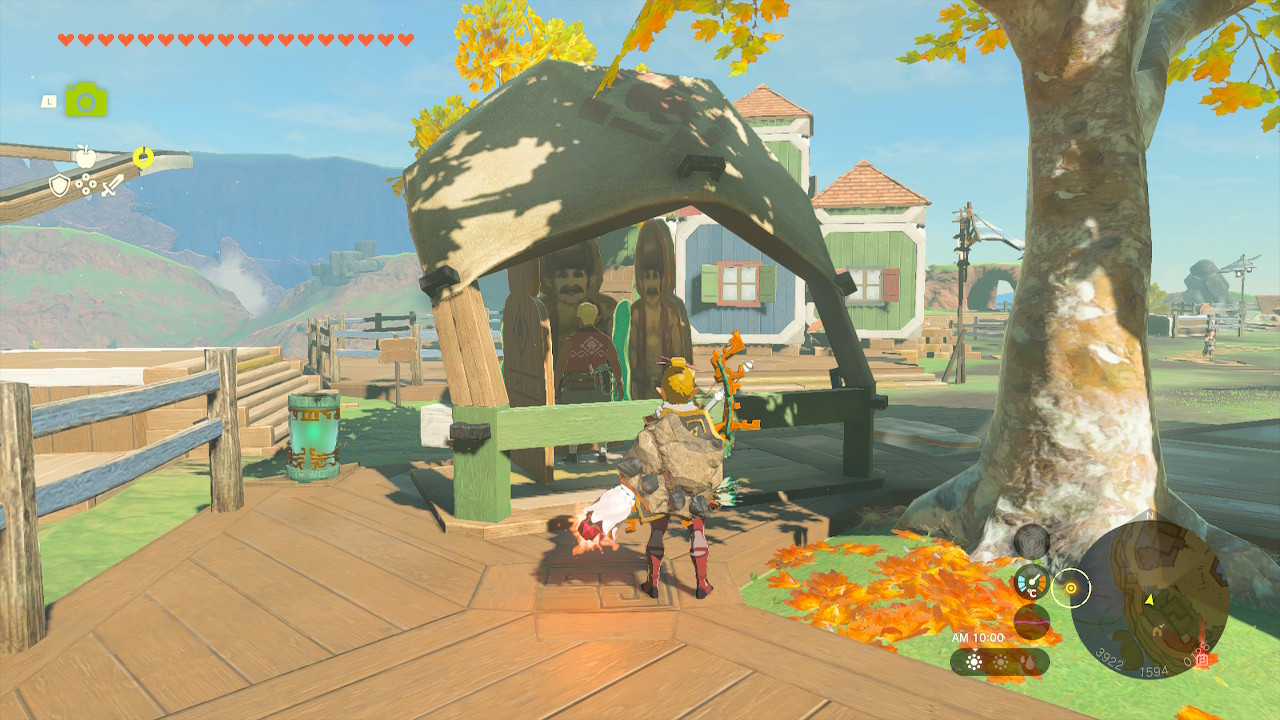Click the four-dot directional pad indicator
1280x720 pixels.
point(86,185)
